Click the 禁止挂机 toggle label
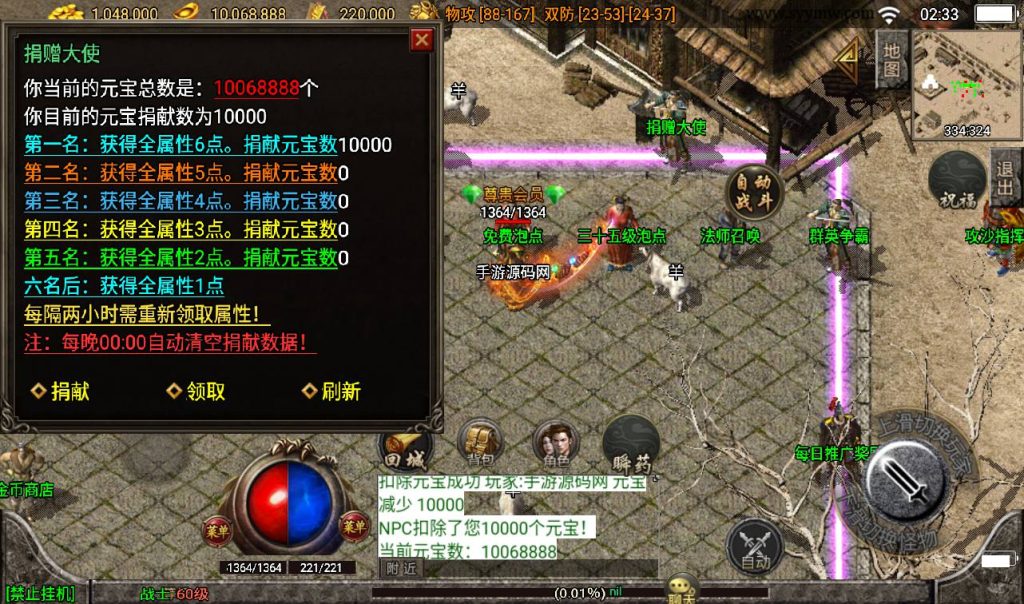1024x604 pixels. (x=40, y=593)
